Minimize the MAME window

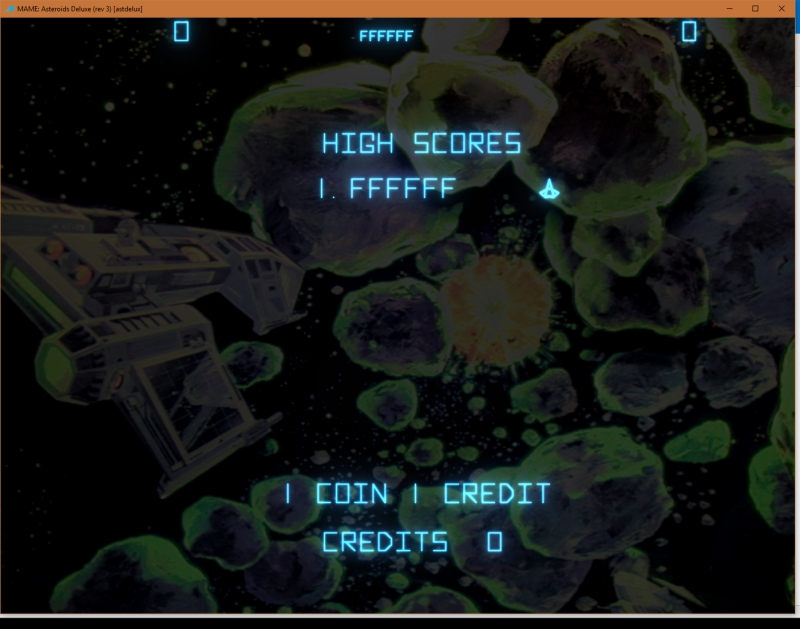pos(727,8)
